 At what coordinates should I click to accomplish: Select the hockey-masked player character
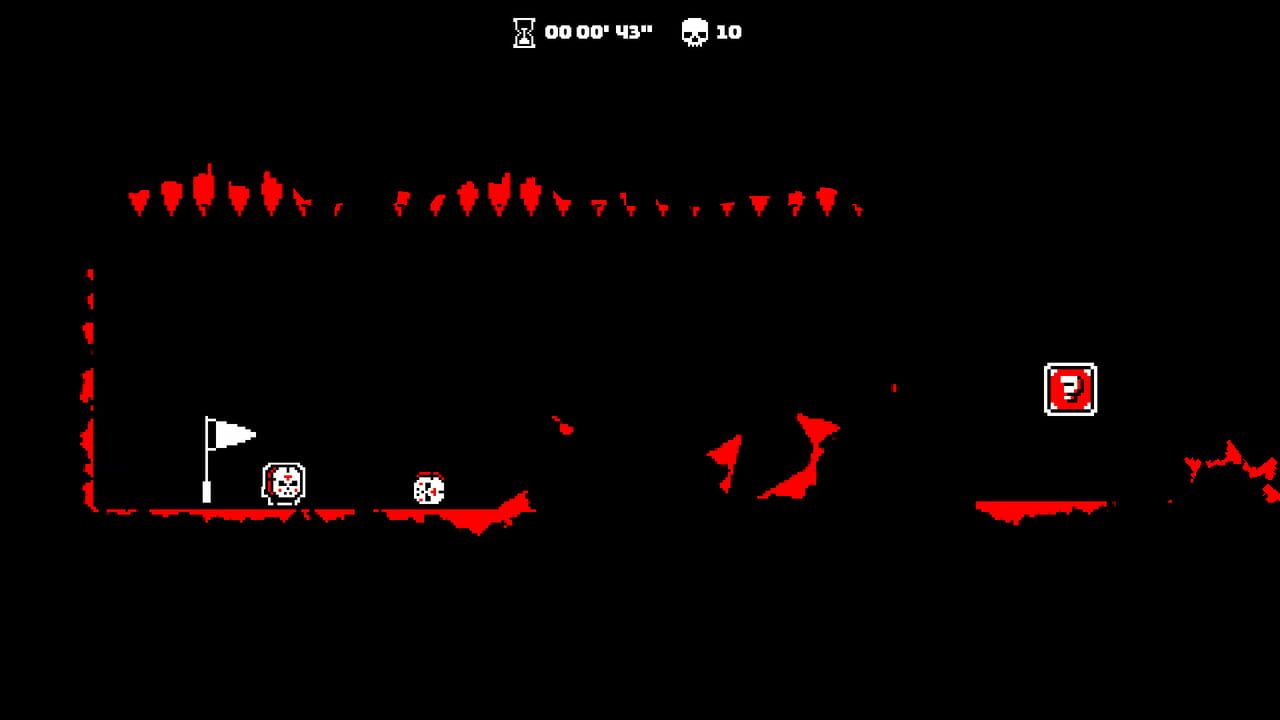coord(283,484)
